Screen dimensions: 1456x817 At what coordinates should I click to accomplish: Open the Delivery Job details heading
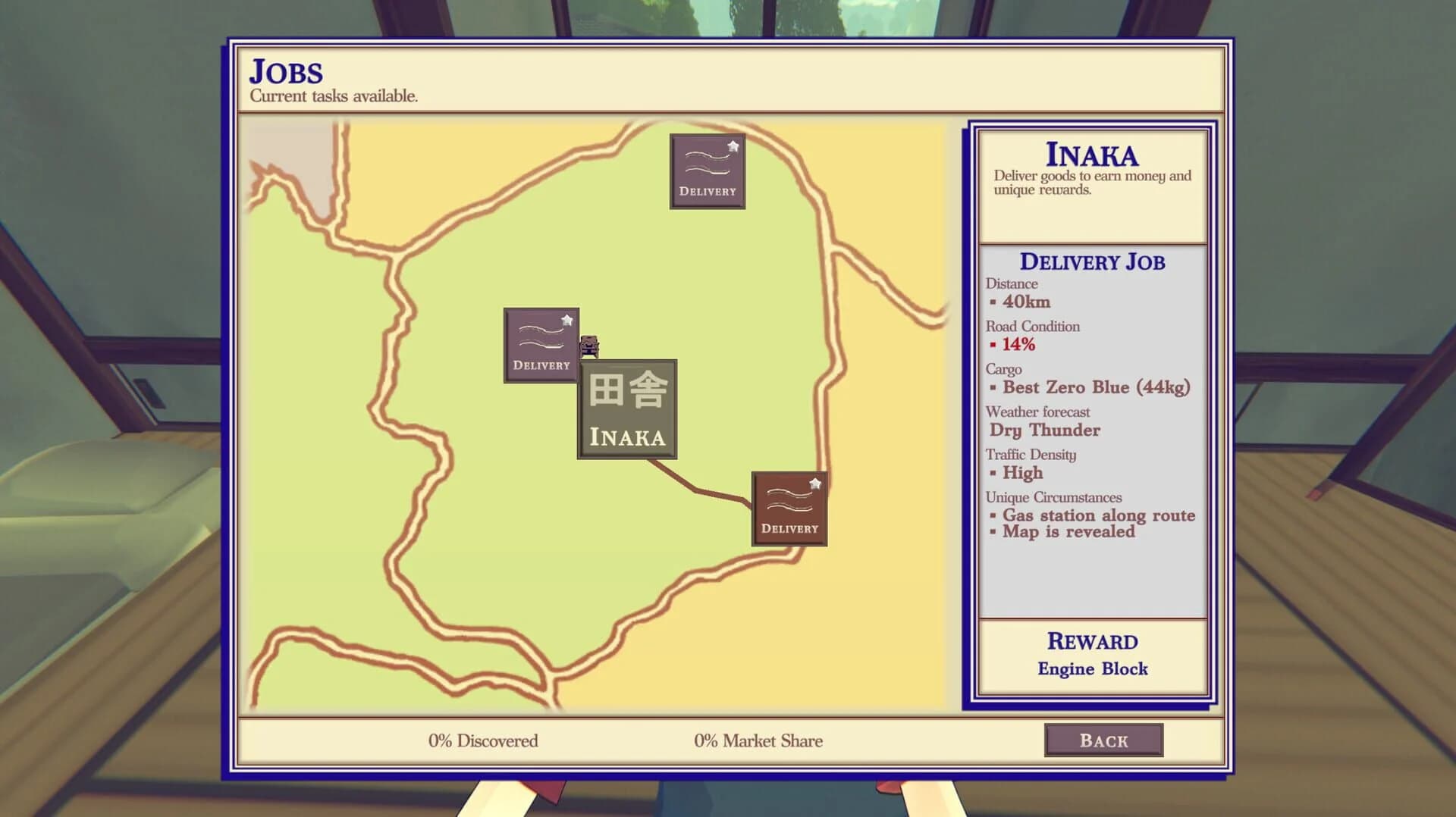pyautogui.click(x=1093, y=261)
